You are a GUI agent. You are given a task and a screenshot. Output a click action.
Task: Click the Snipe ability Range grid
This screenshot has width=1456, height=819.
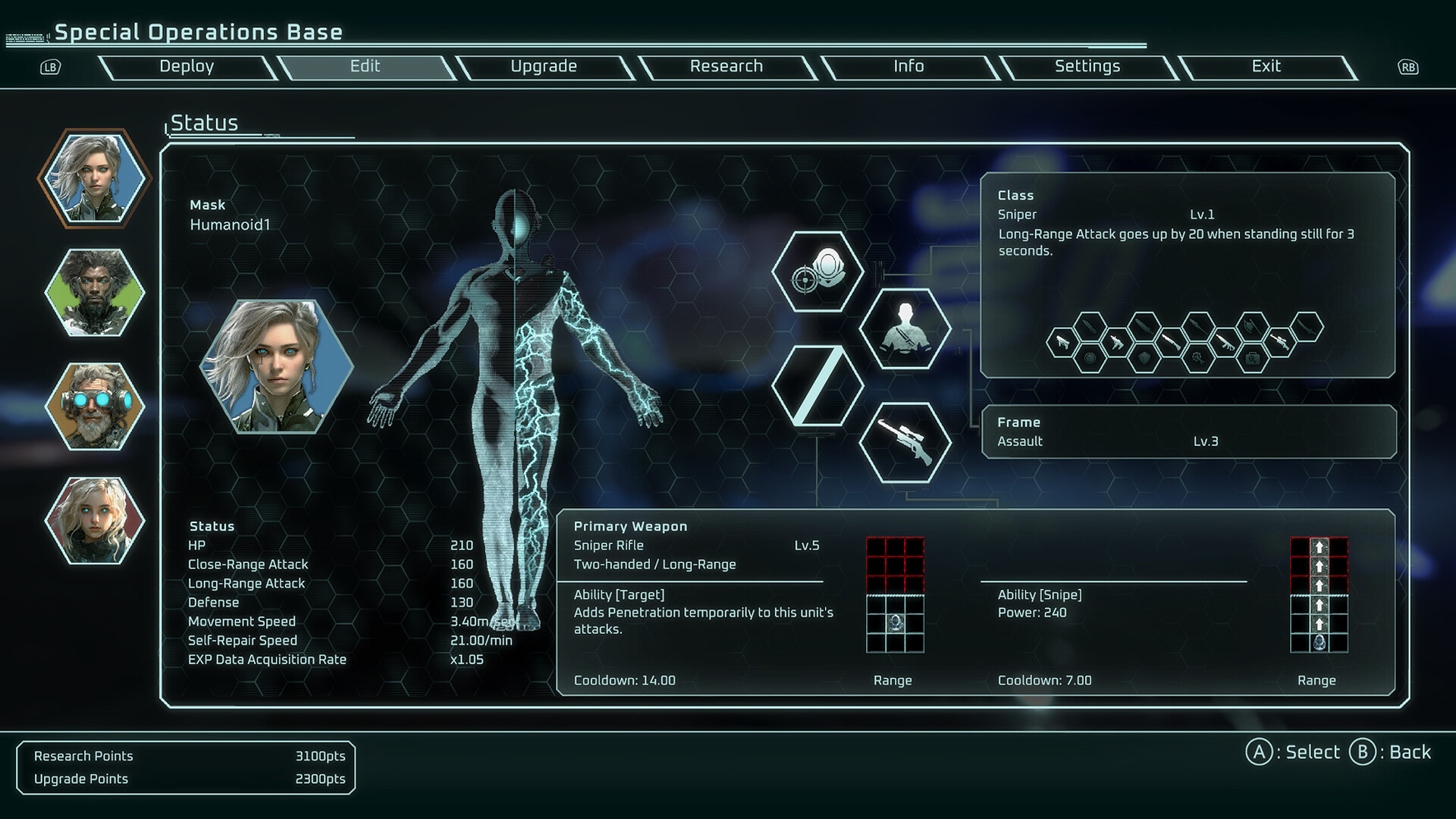[1319, 595]
